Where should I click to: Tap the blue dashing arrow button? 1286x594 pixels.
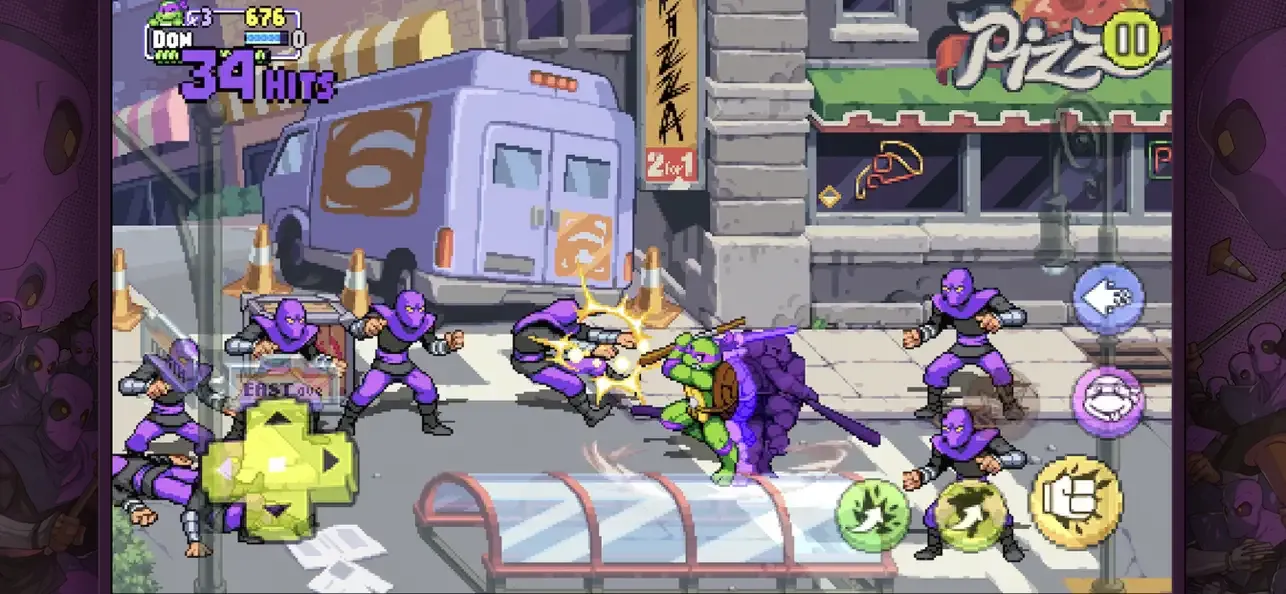coord(1108,298)
